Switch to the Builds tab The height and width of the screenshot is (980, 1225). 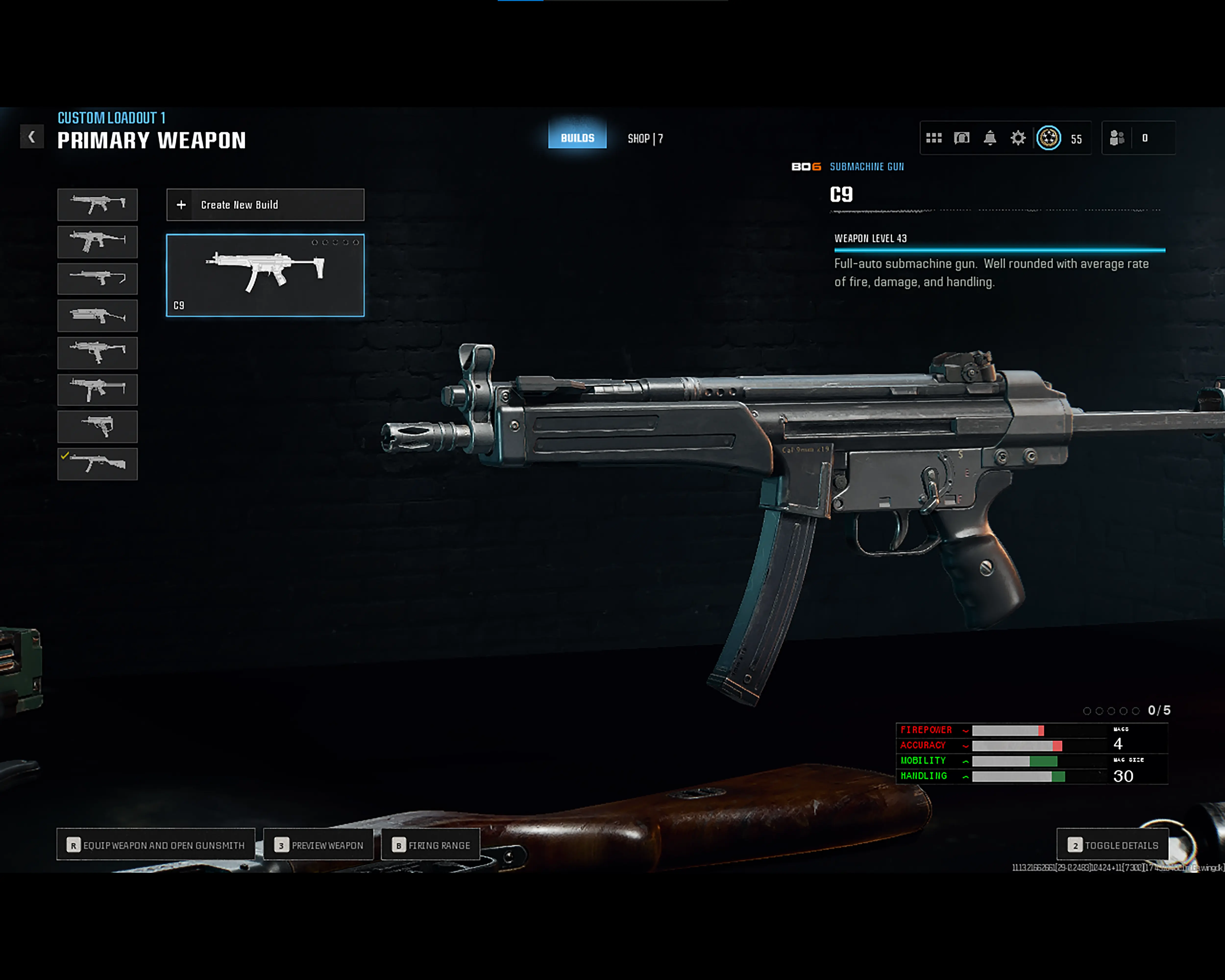577,137
